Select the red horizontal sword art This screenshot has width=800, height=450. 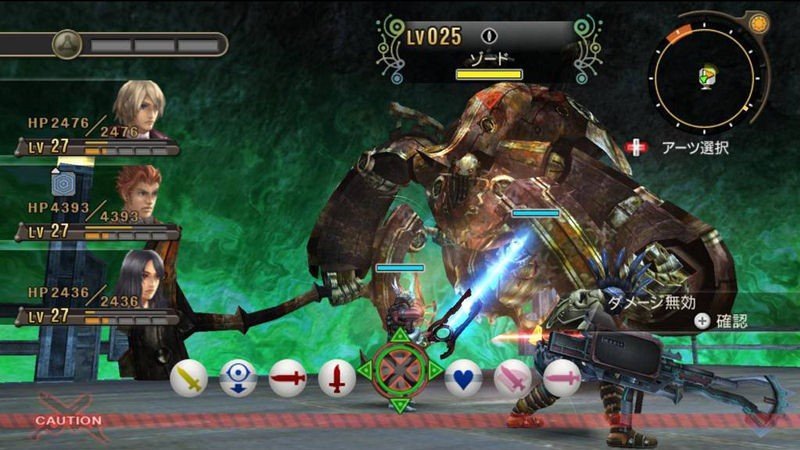coord(287,378)
